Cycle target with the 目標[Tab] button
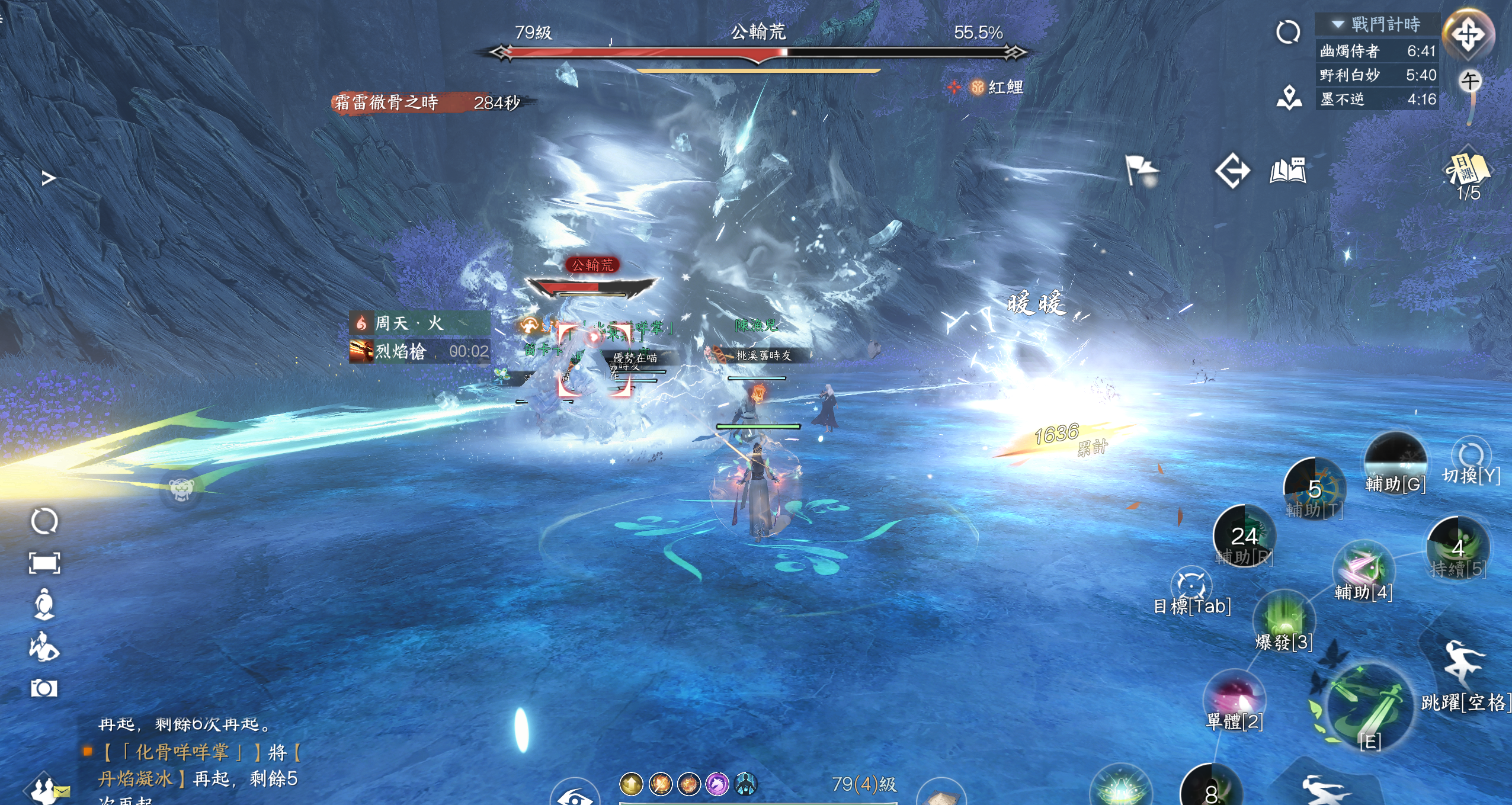Viewport: 1512px width, 805px height. pyautogui.click(x=1191, y=585)
